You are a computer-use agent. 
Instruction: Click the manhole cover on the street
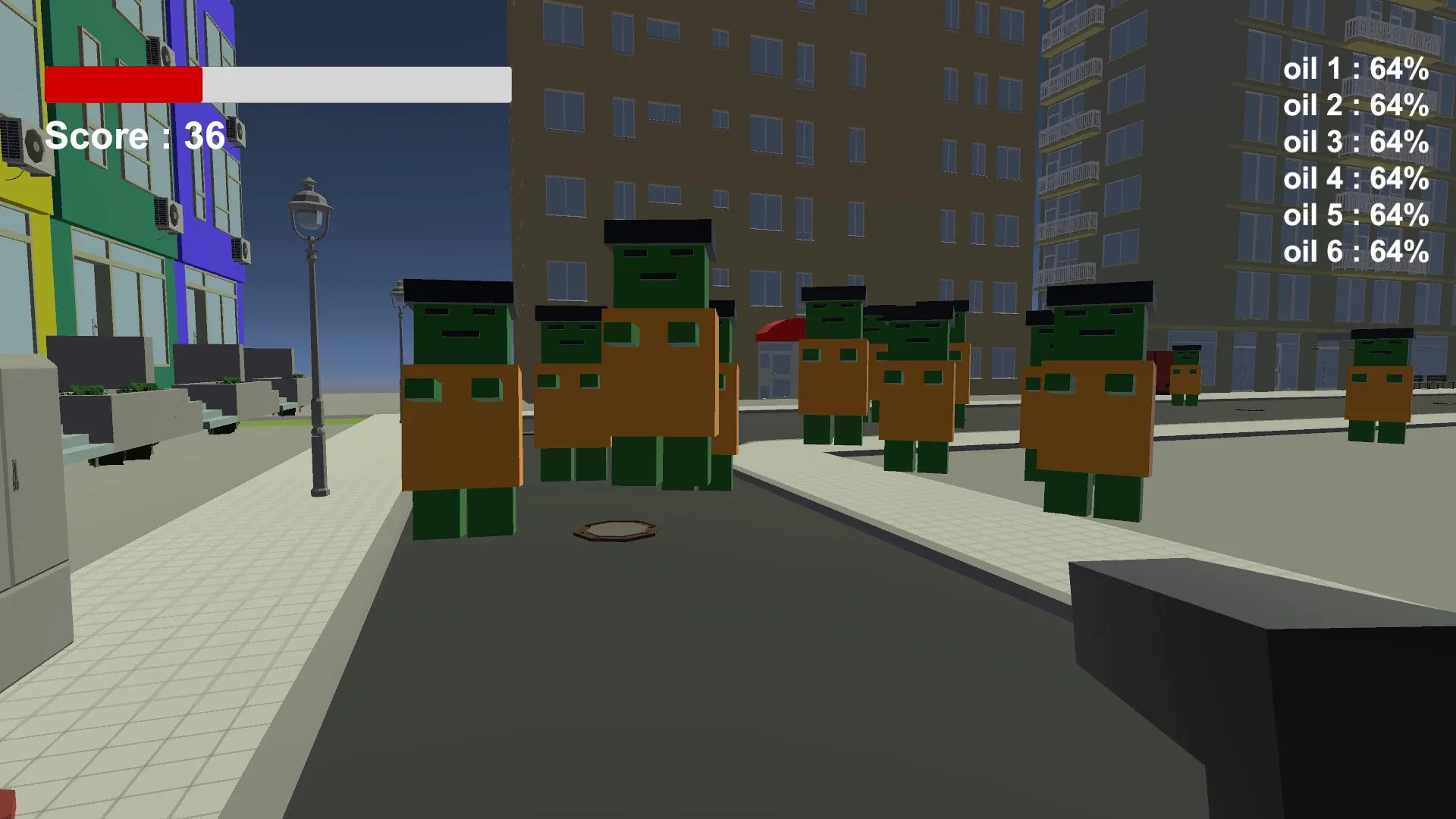click(616, 529)
